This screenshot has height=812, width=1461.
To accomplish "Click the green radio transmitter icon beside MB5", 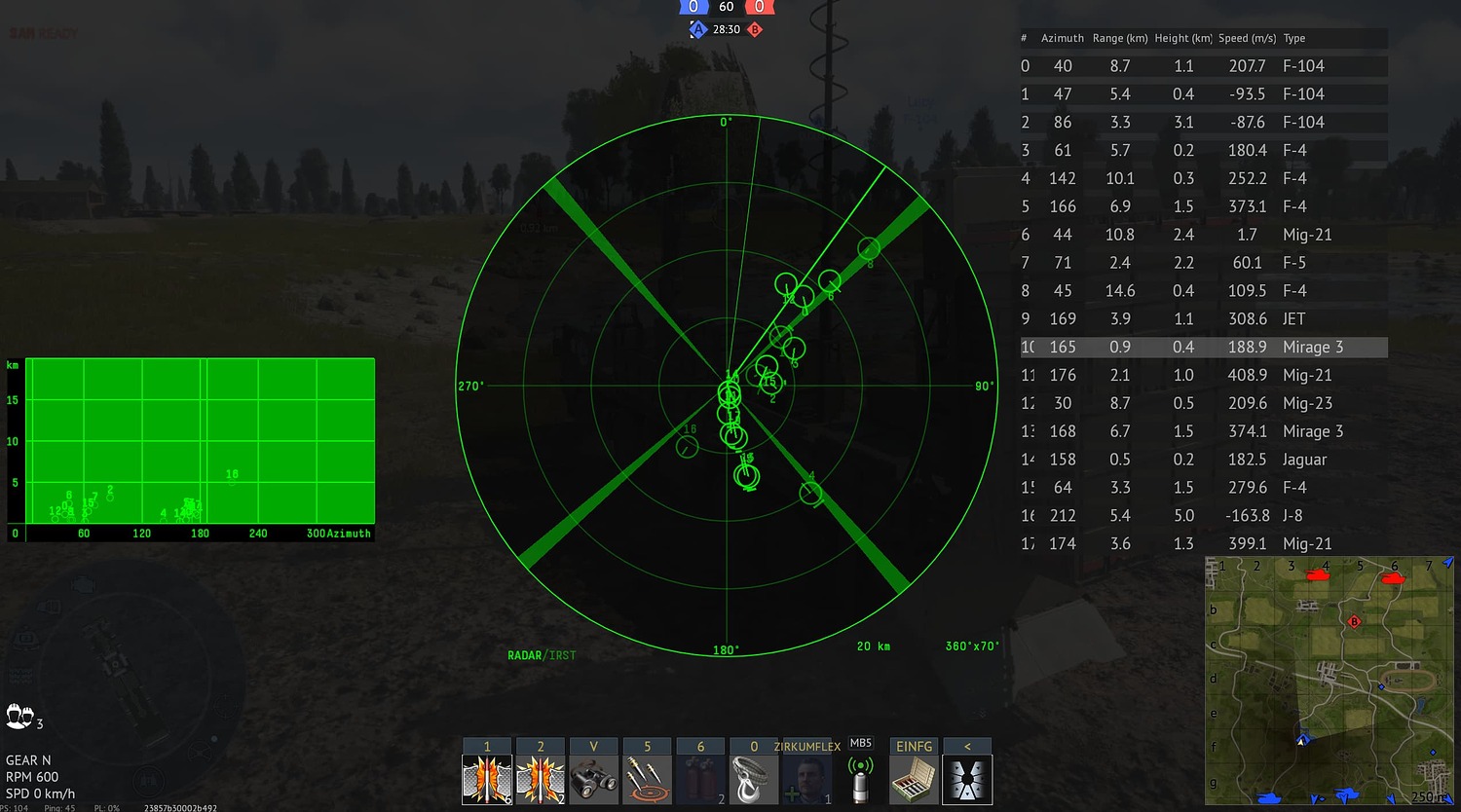I will point(861,776).
